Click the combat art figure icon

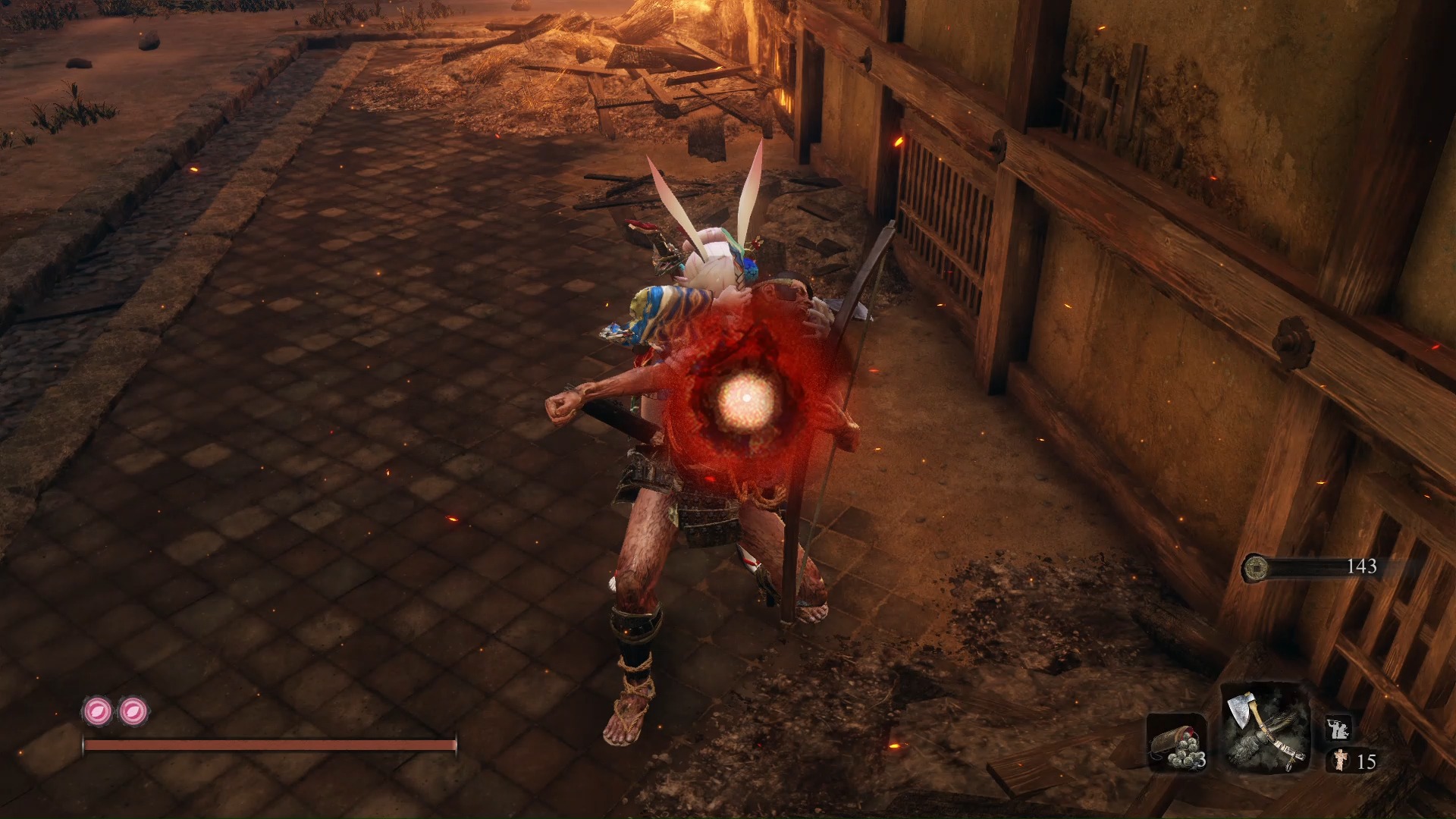tap(1338, 730)
